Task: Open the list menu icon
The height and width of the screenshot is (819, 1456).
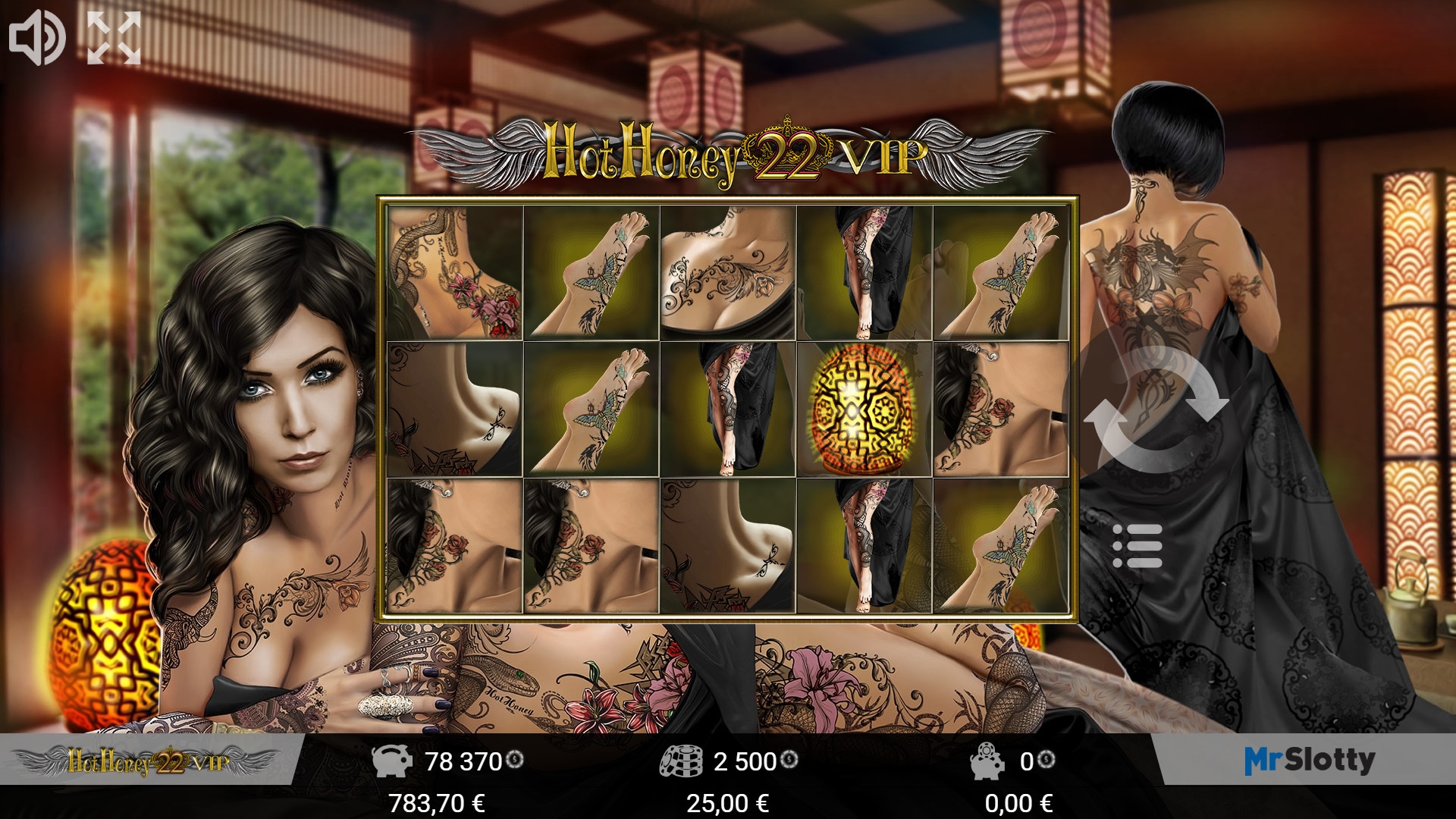Action: click(x=1137, y=546)
